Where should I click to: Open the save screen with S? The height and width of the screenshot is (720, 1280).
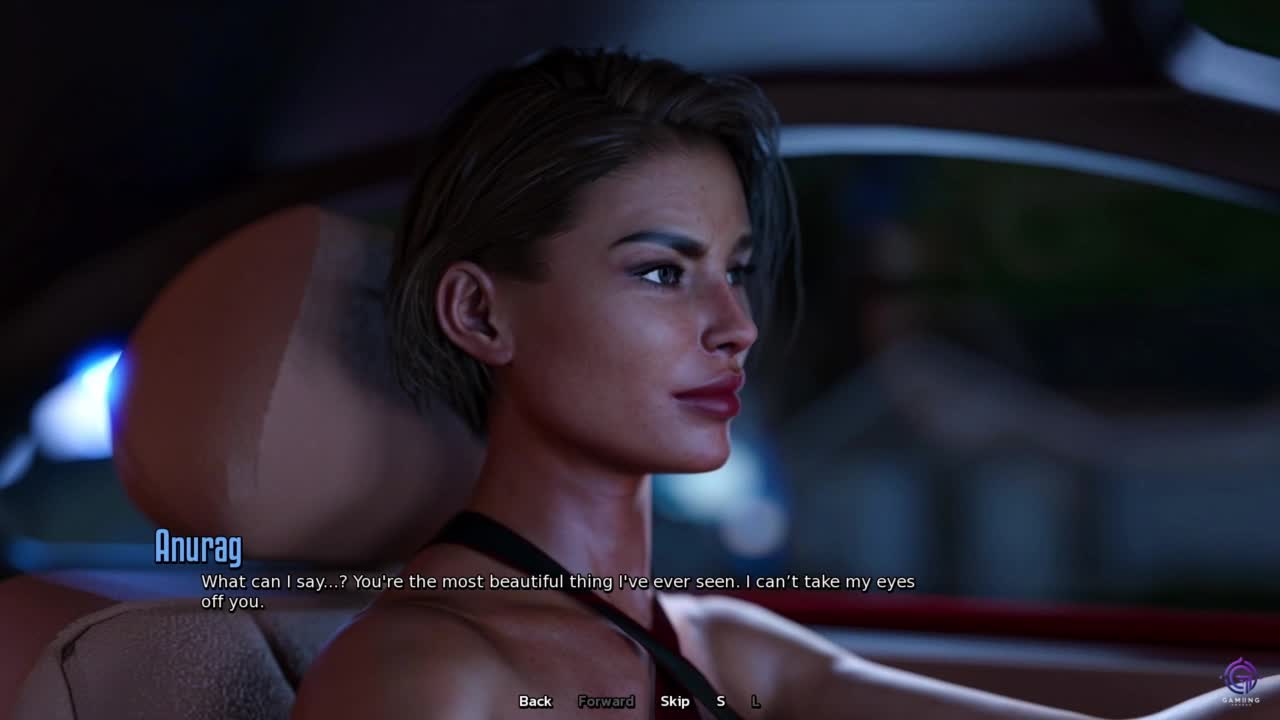coord(720,701)
